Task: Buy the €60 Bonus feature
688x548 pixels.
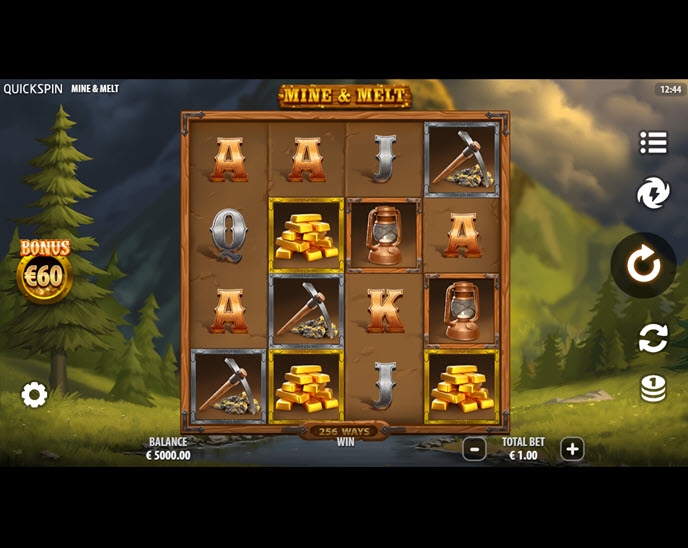Action: 45,271
